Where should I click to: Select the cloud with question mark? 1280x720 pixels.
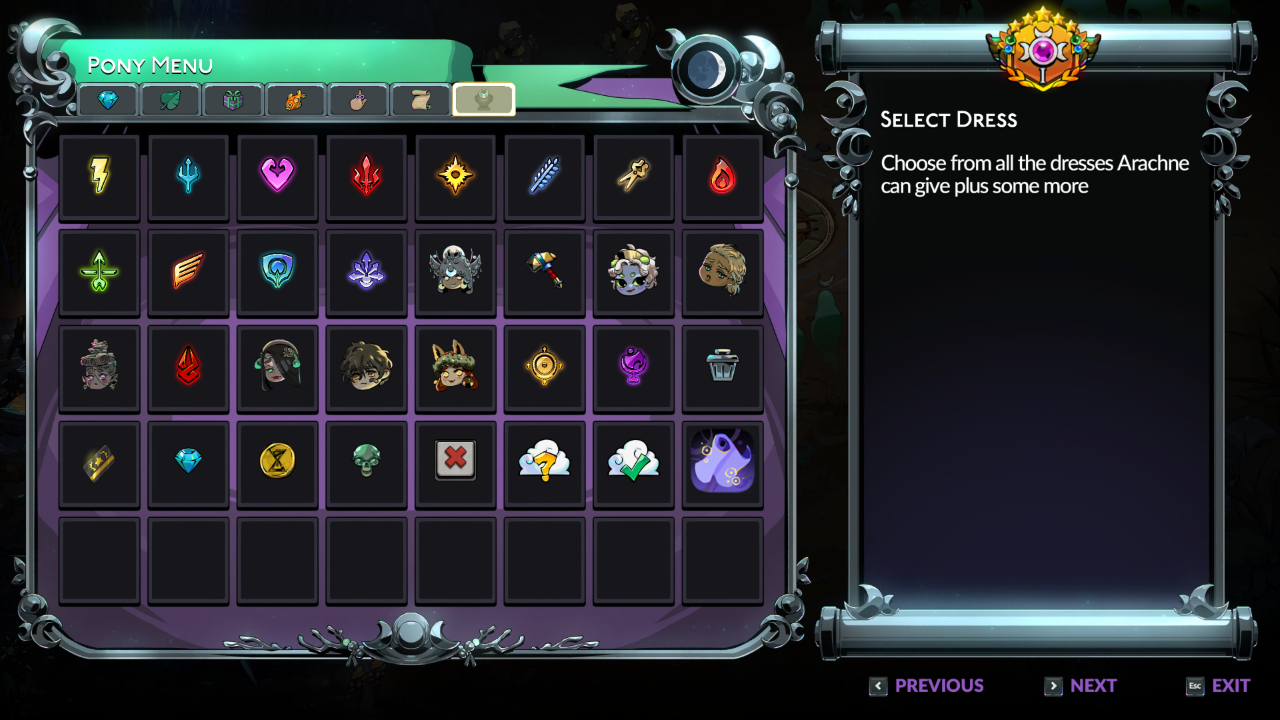tap(544, 461)
